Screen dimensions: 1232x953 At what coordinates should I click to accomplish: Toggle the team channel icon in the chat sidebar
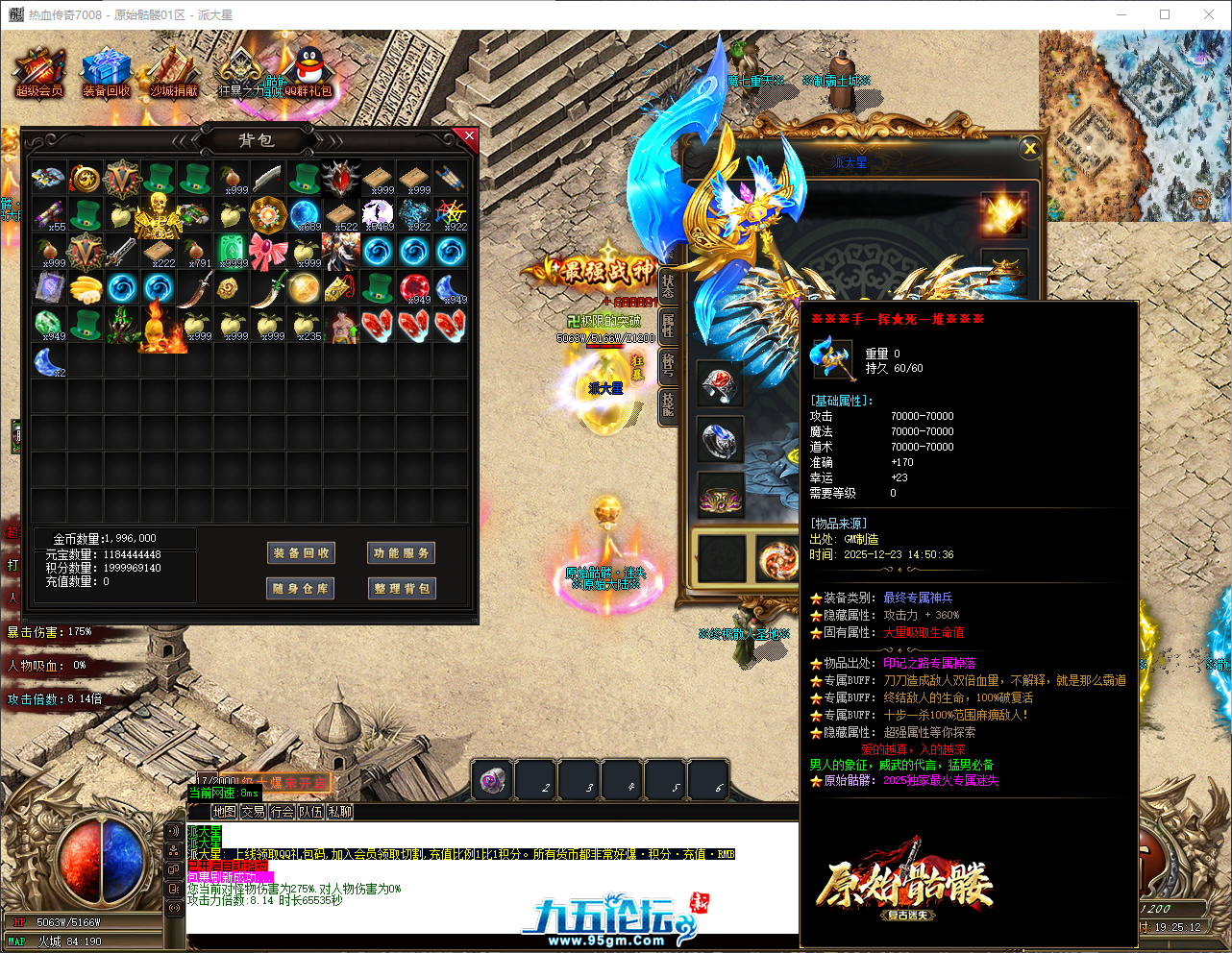[x=174, y=849]
